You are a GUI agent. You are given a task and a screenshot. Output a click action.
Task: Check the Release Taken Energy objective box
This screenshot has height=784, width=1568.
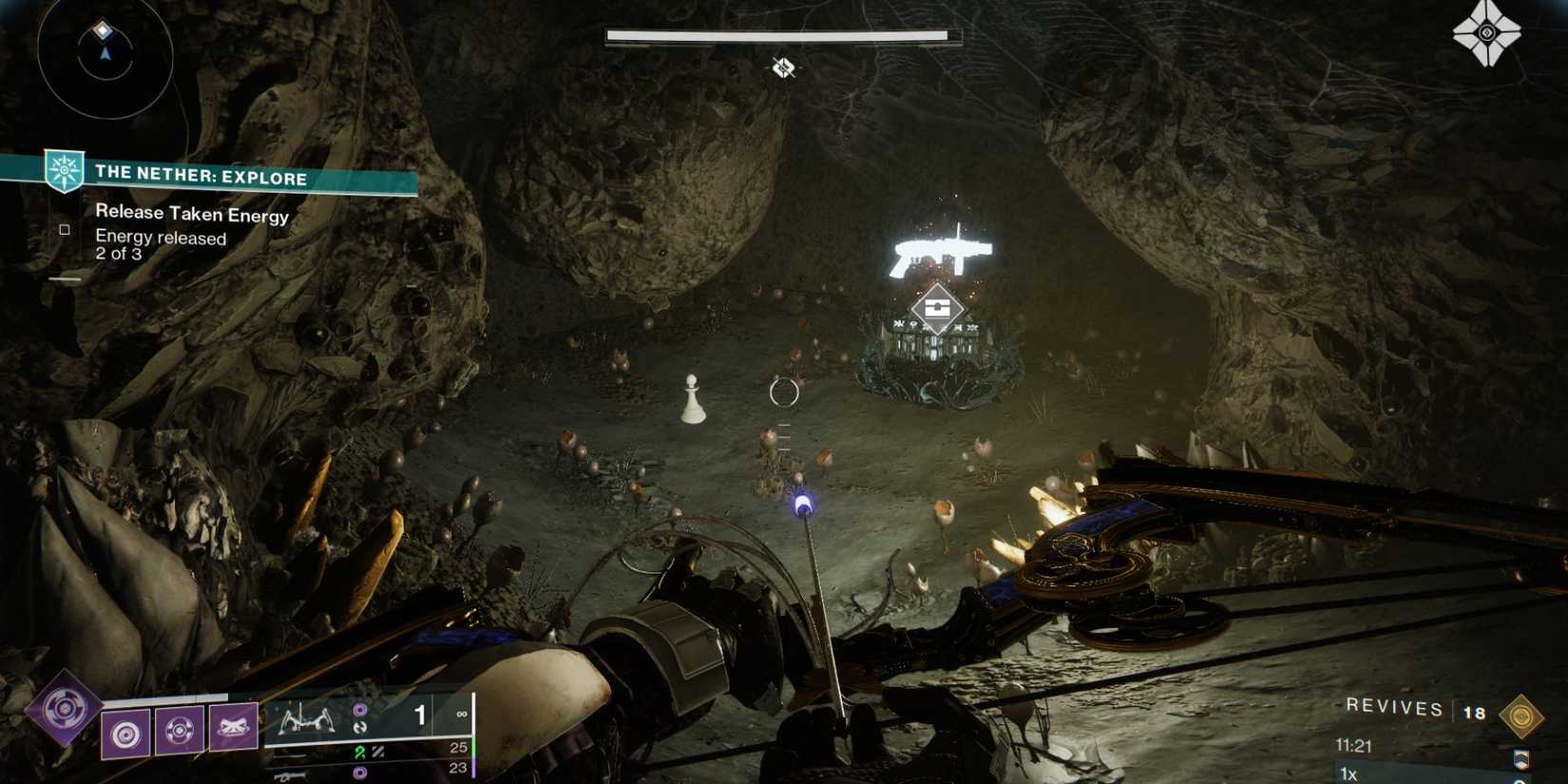tap(64, 229)
